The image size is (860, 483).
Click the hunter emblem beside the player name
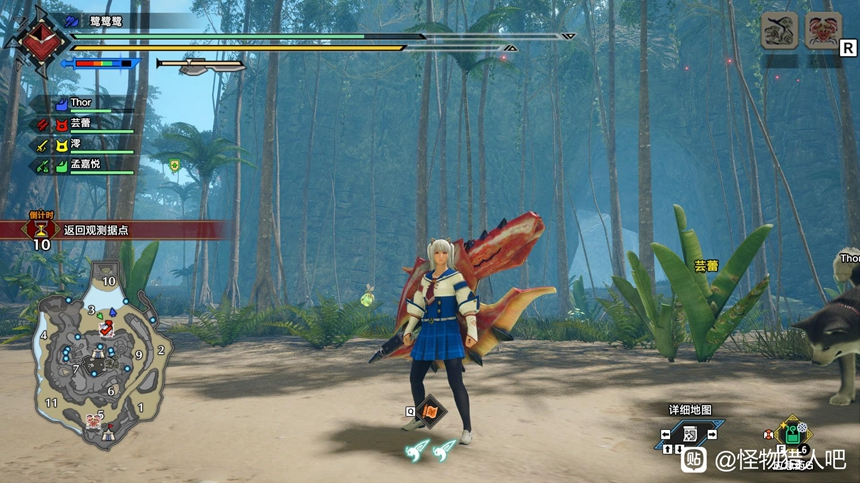(38, 40)
